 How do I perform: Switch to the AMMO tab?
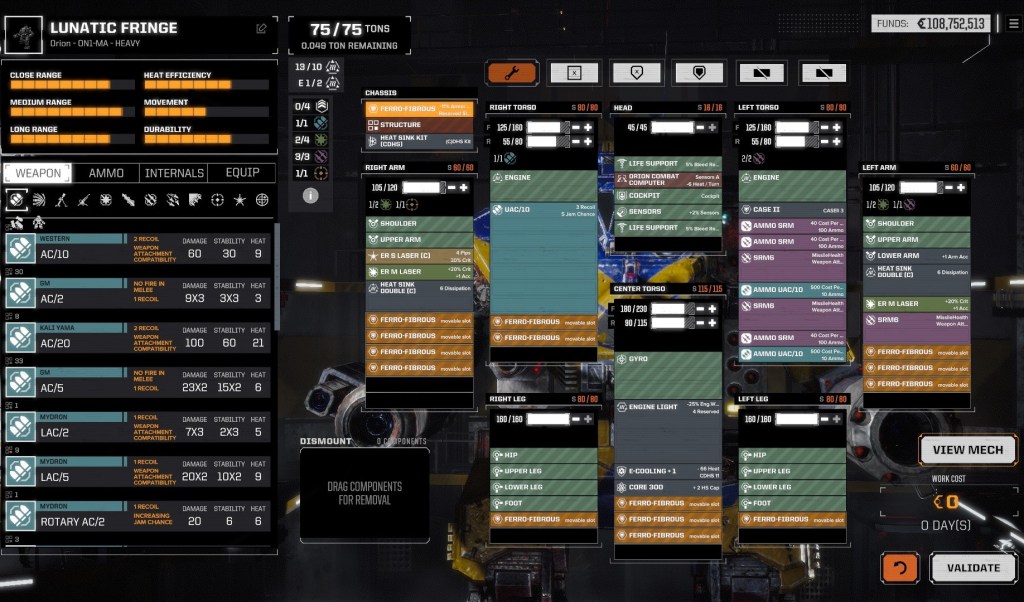click(106, 173)
